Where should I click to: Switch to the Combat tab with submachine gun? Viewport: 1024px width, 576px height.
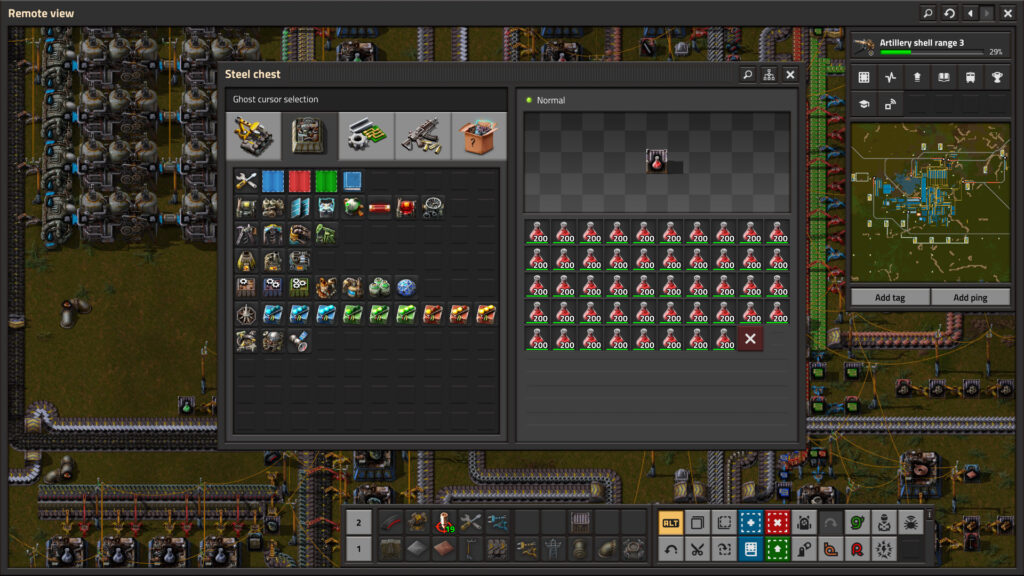click(423, 136)
